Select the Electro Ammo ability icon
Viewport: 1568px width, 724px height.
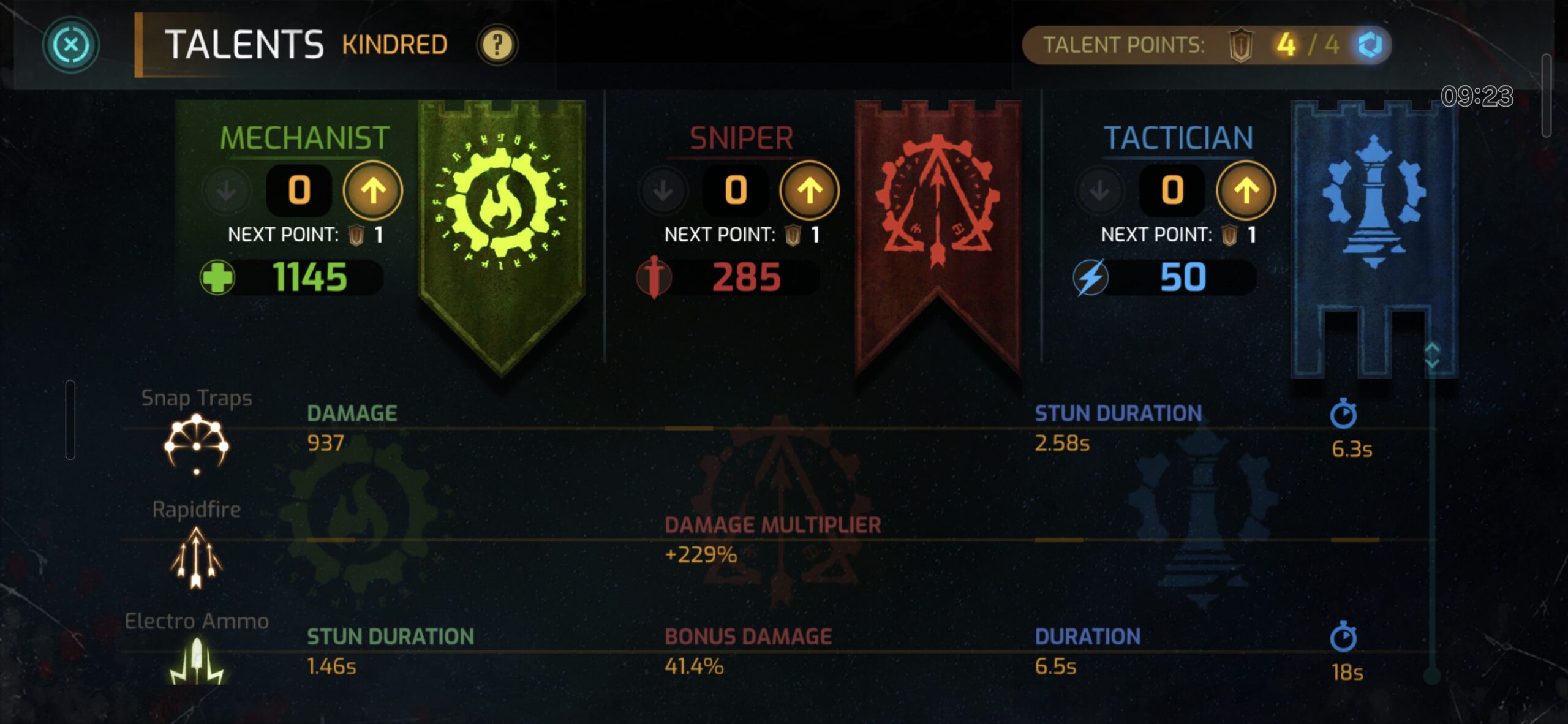[x=196, y=662]
